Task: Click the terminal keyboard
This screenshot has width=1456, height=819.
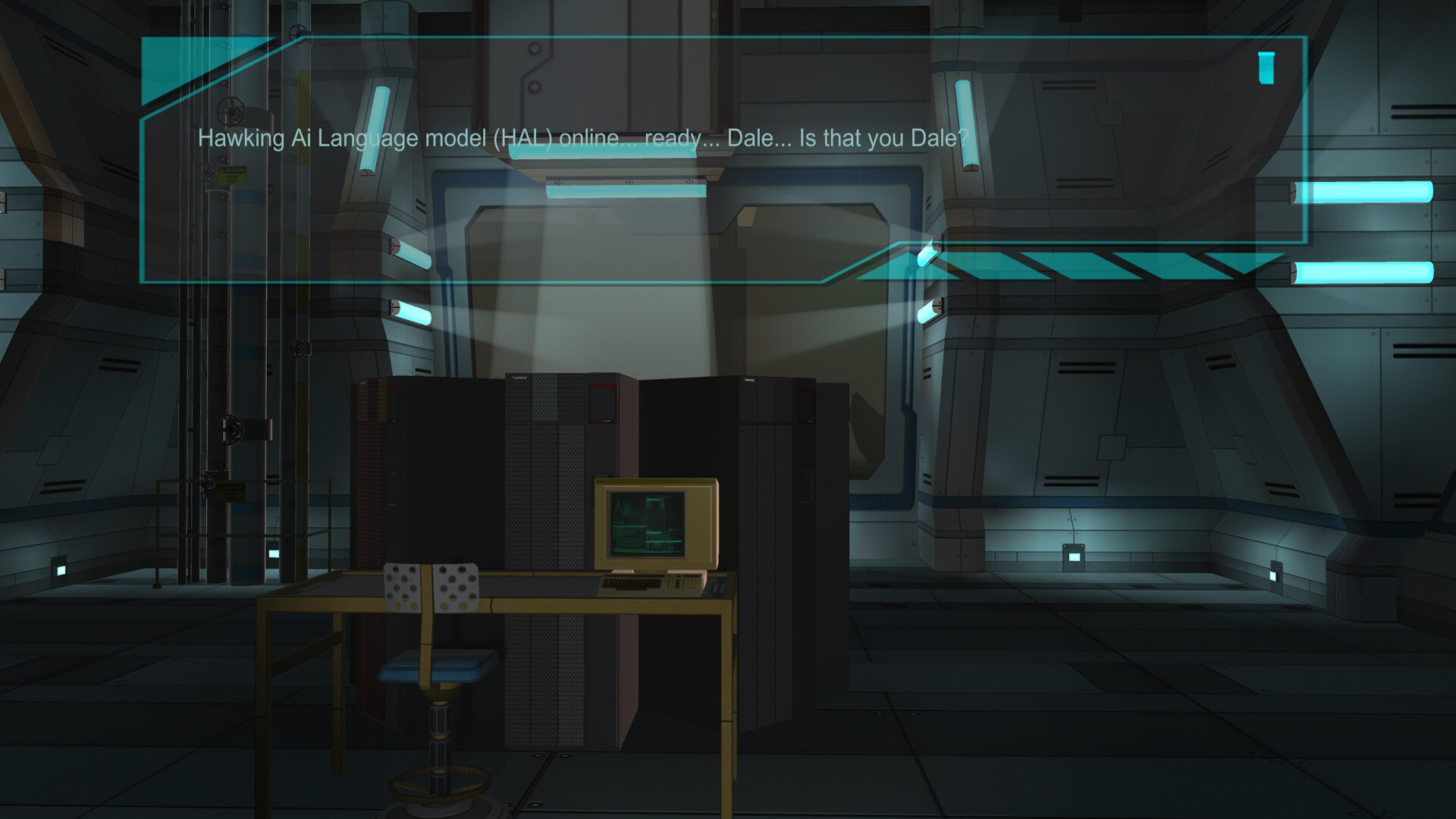Action: 631,582
